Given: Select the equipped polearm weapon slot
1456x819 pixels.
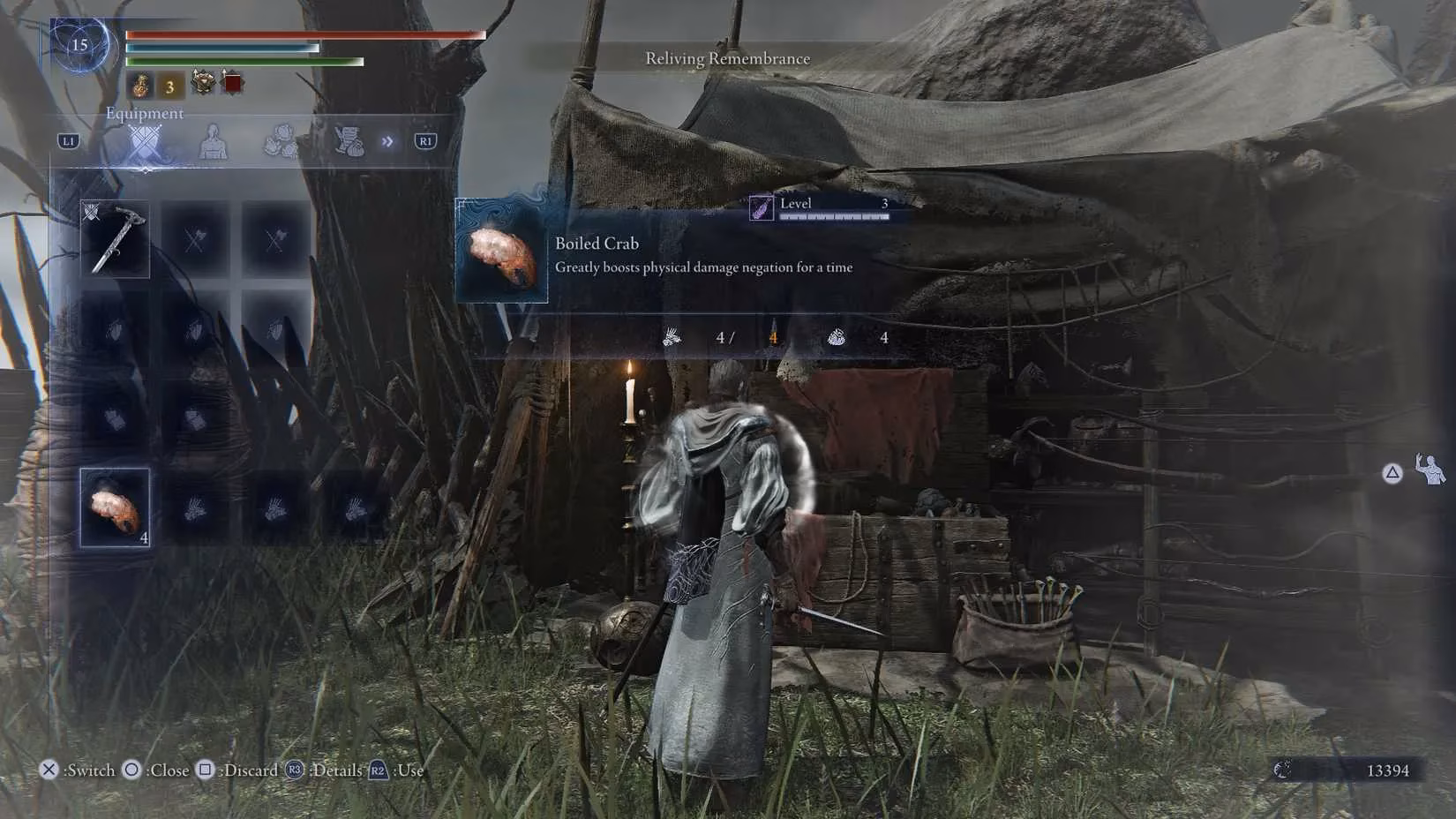Looking at the screenshot, I should (116, 239).
